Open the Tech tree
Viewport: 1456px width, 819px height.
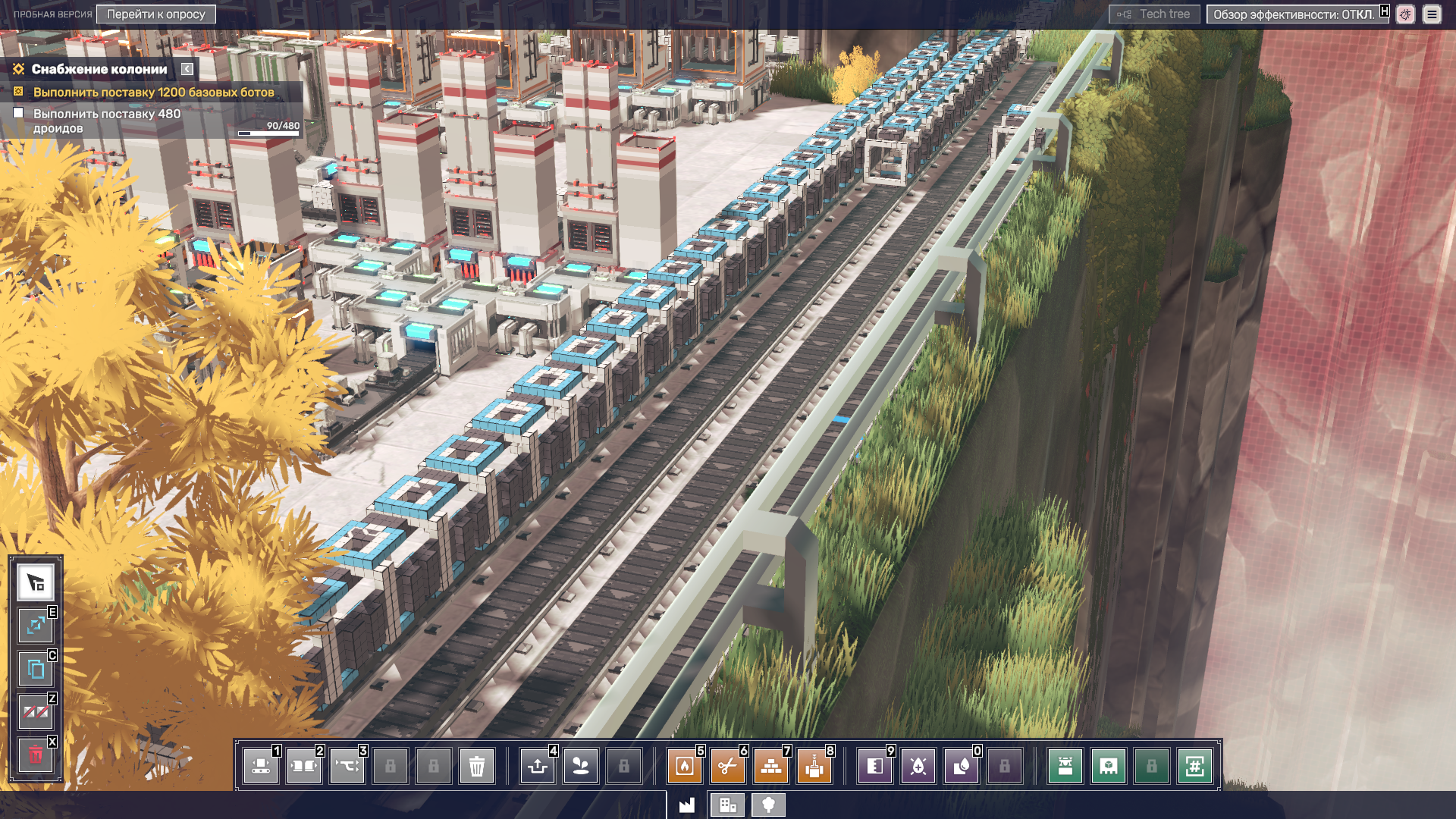1154,14
